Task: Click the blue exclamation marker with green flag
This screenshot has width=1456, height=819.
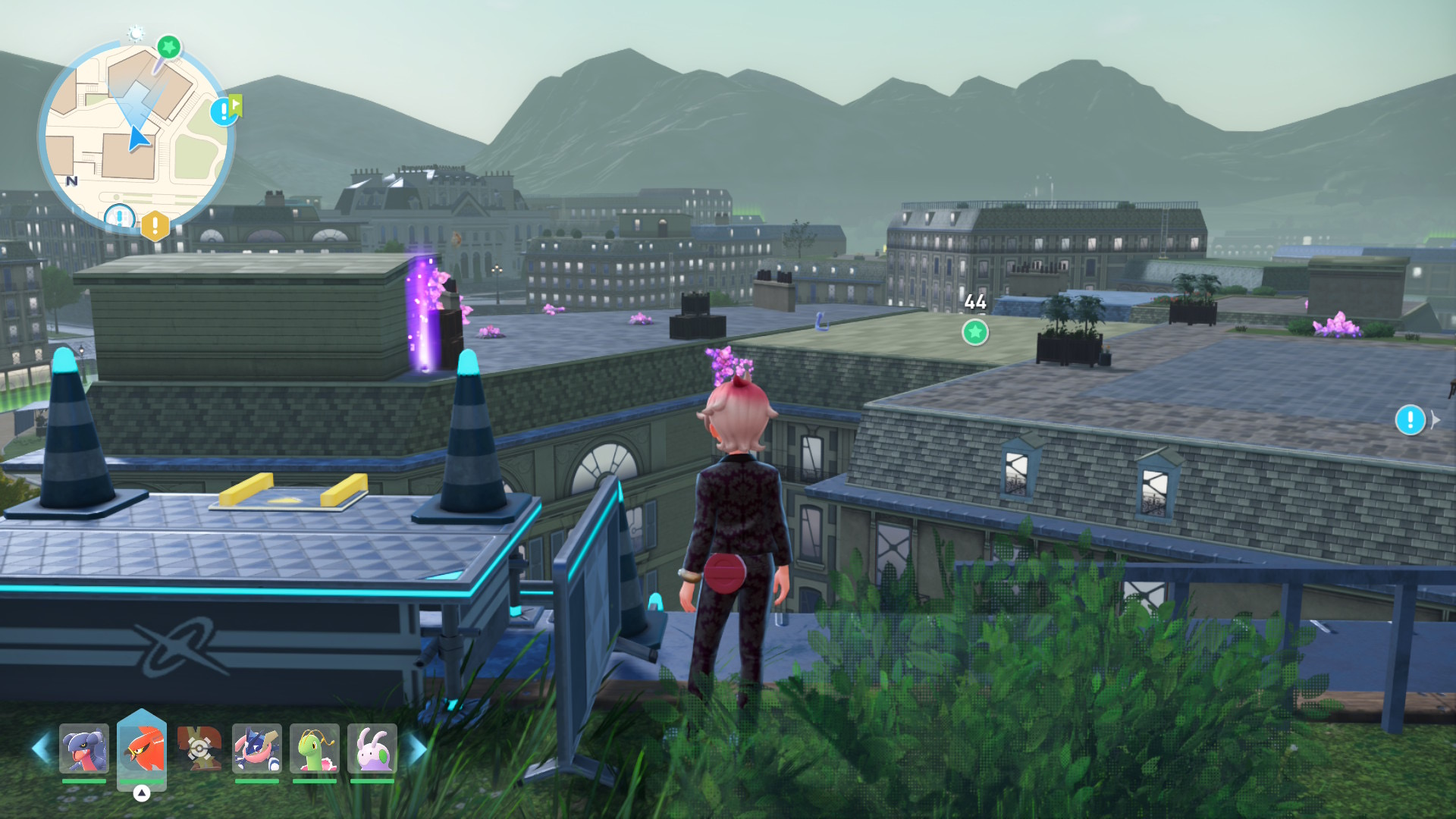Action: 224,111
